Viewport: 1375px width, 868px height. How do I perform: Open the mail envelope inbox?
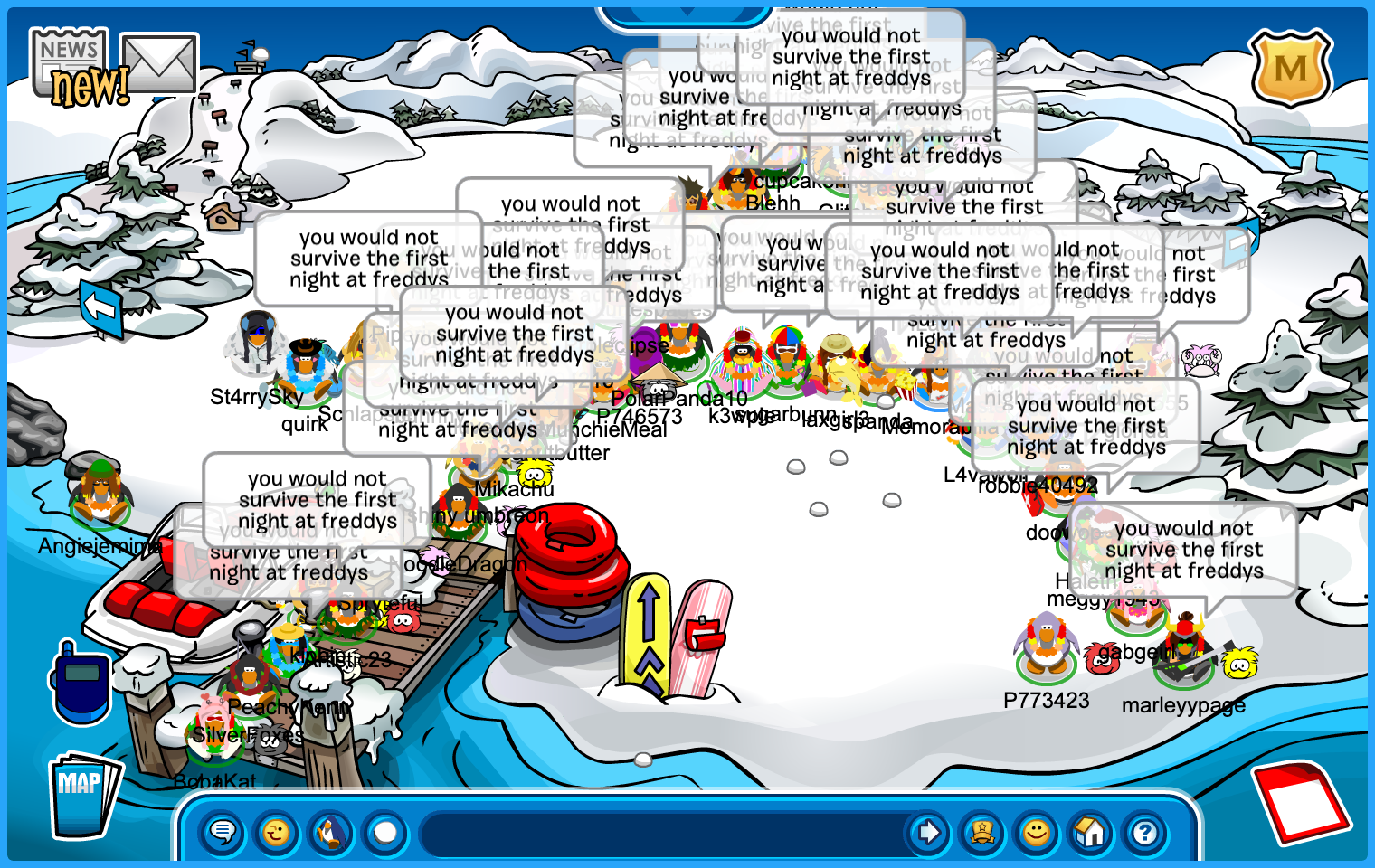point(159,63)
